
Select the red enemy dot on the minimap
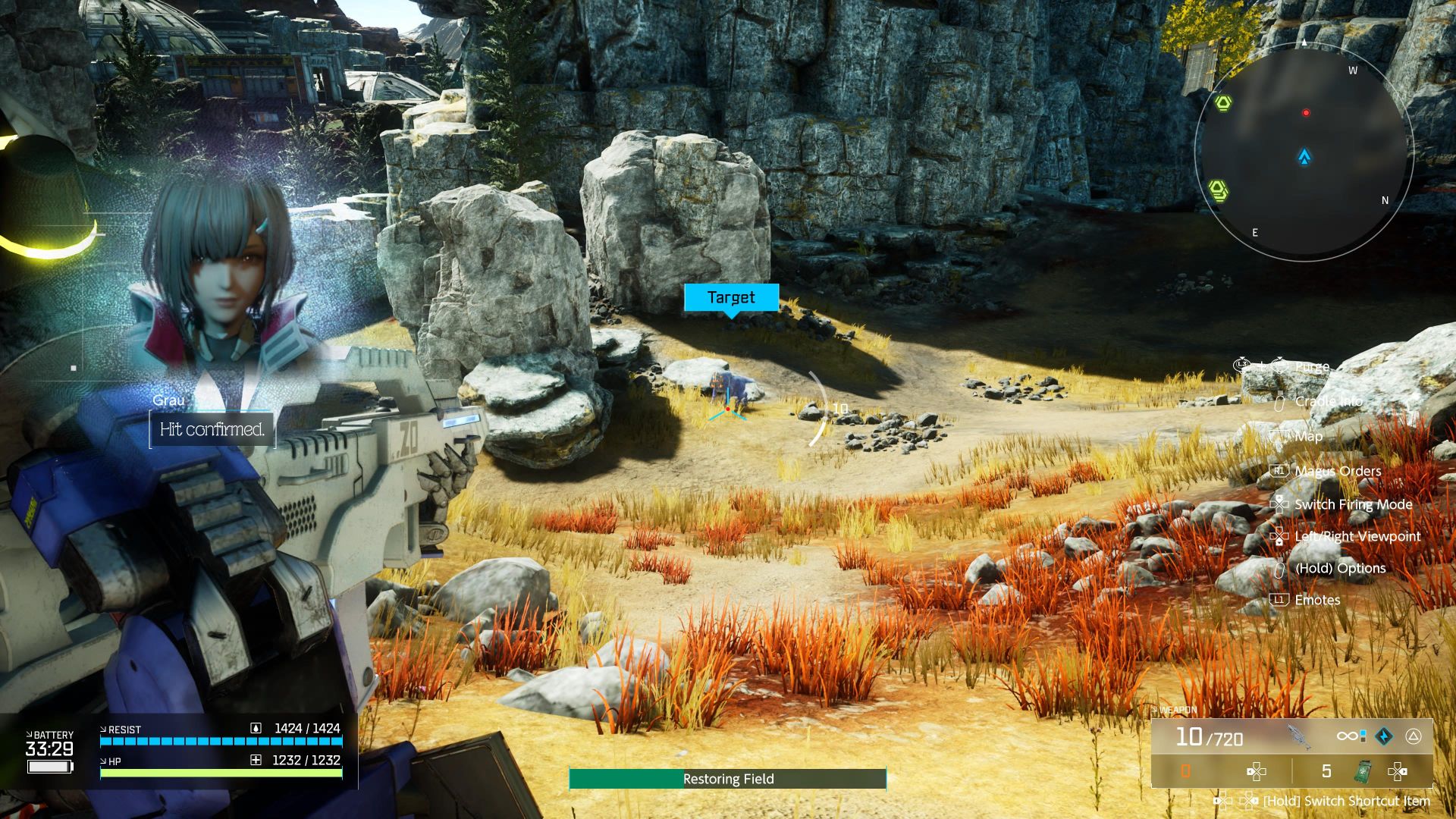pos(1306,113)
